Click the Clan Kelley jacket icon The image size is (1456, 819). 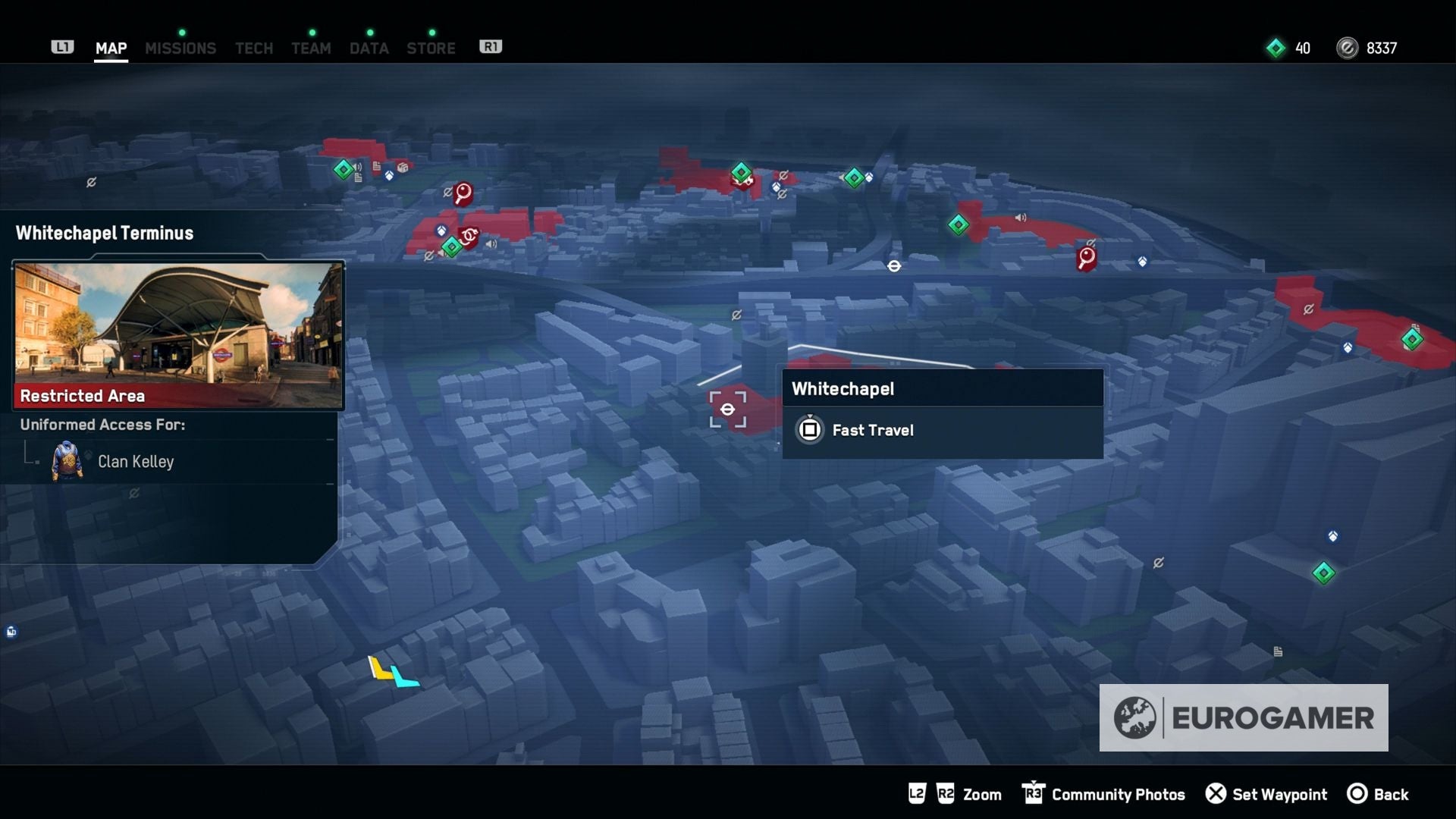[68, 463]
